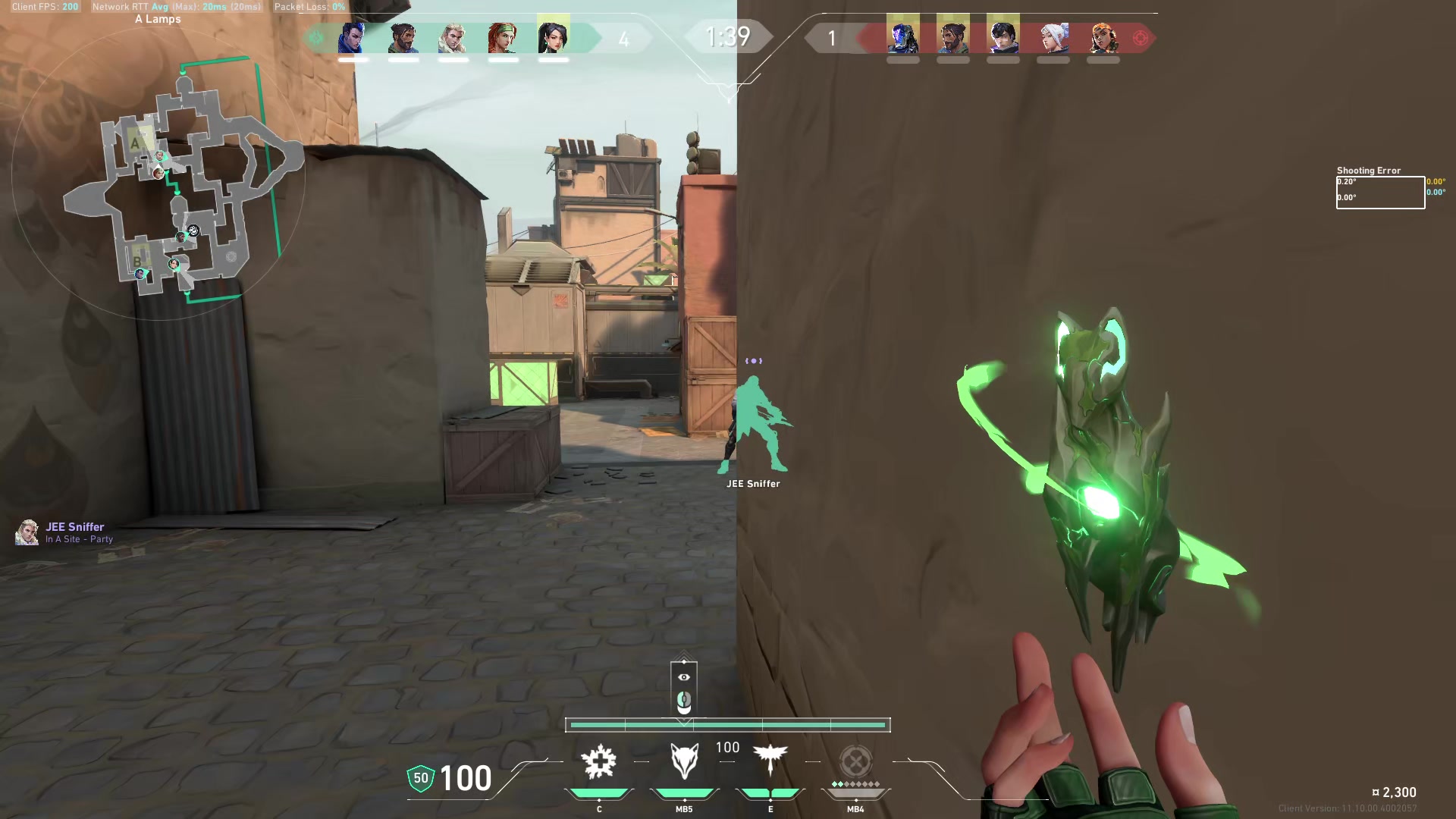Choose Skye's red-haired portrait in team bar

(503, 37)
